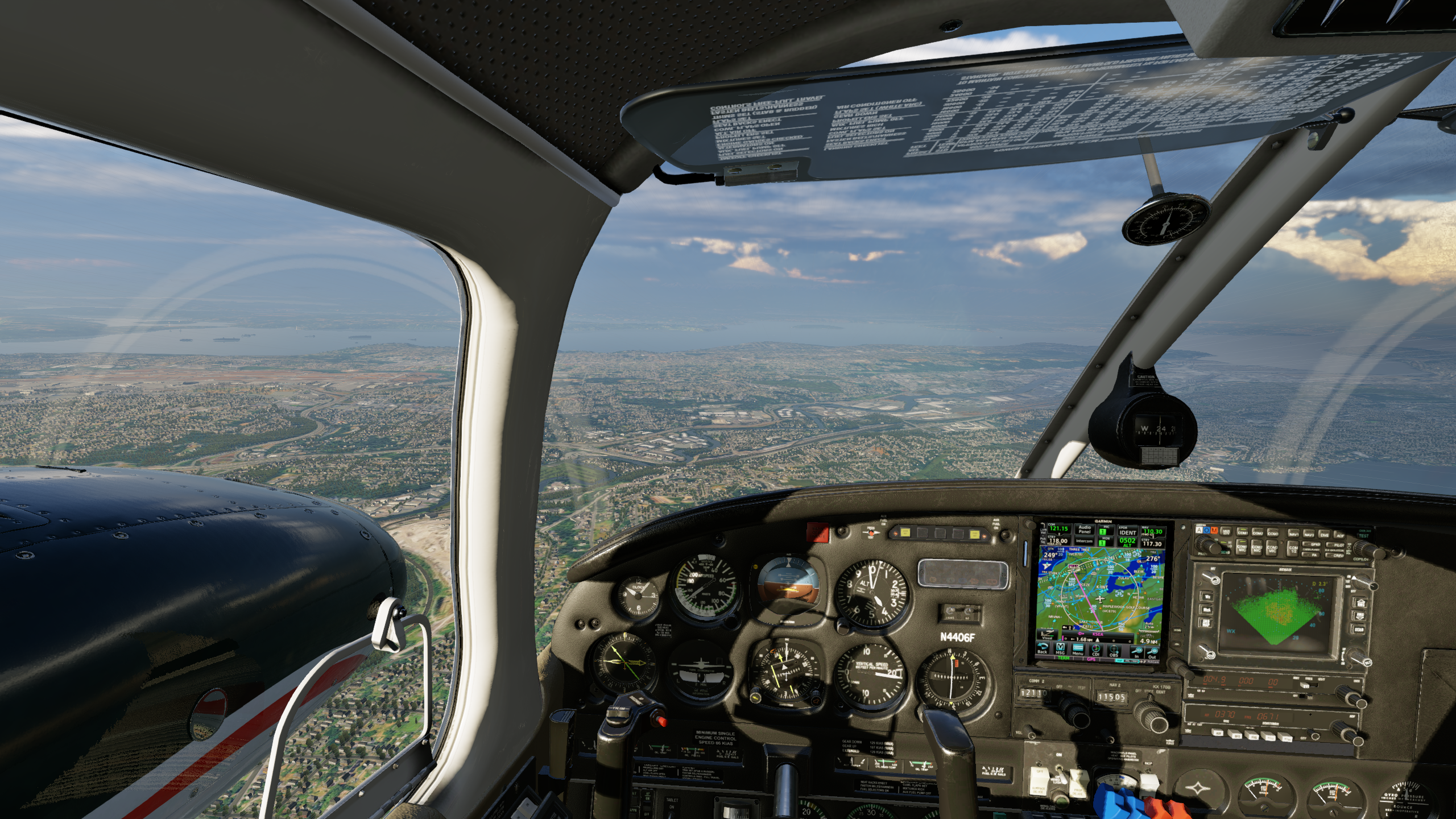Tap the Back button on the Garmin
1456x819 pixels.
tap(1043, 649)
